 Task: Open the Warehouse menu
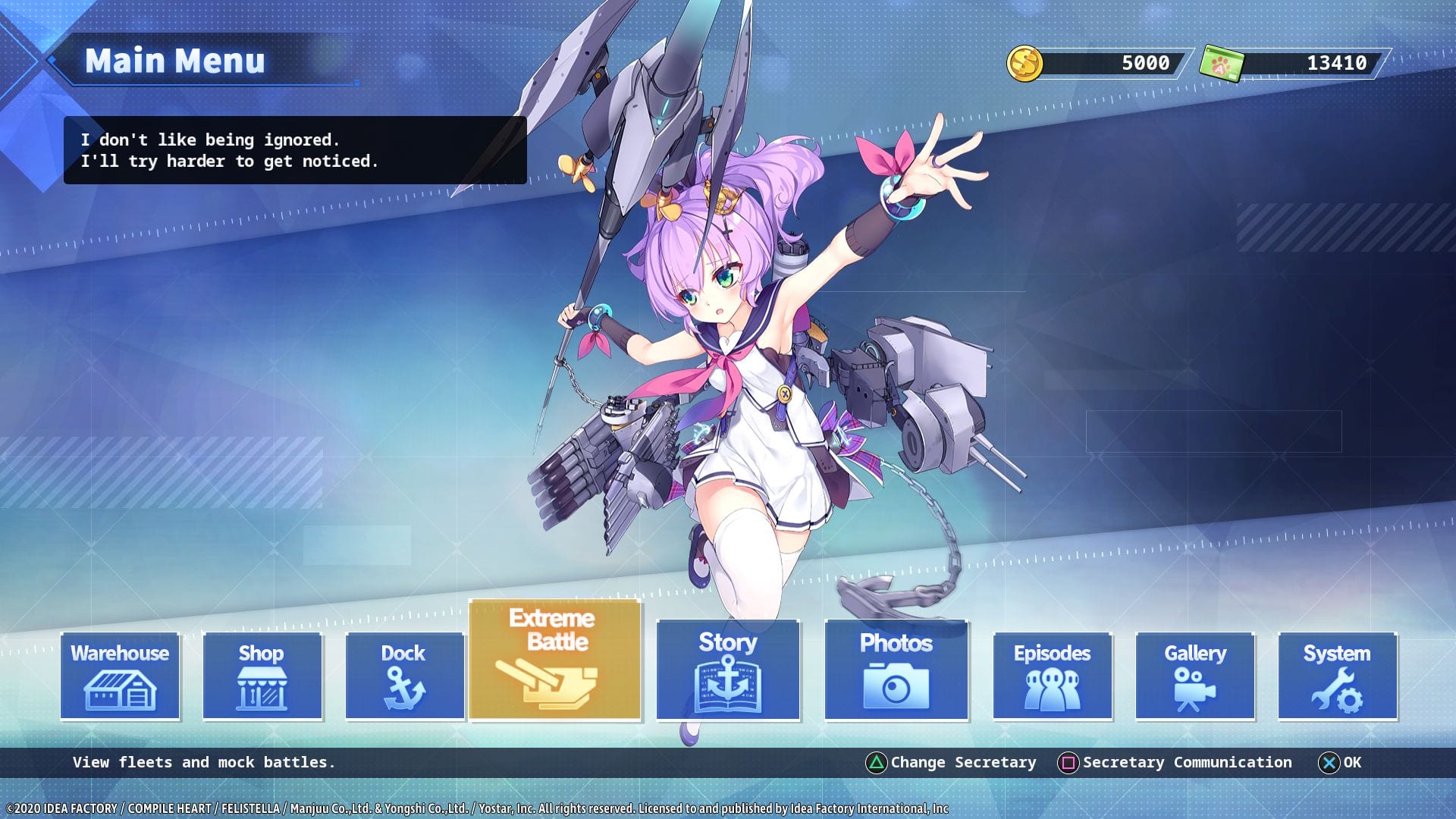point(120,676)
